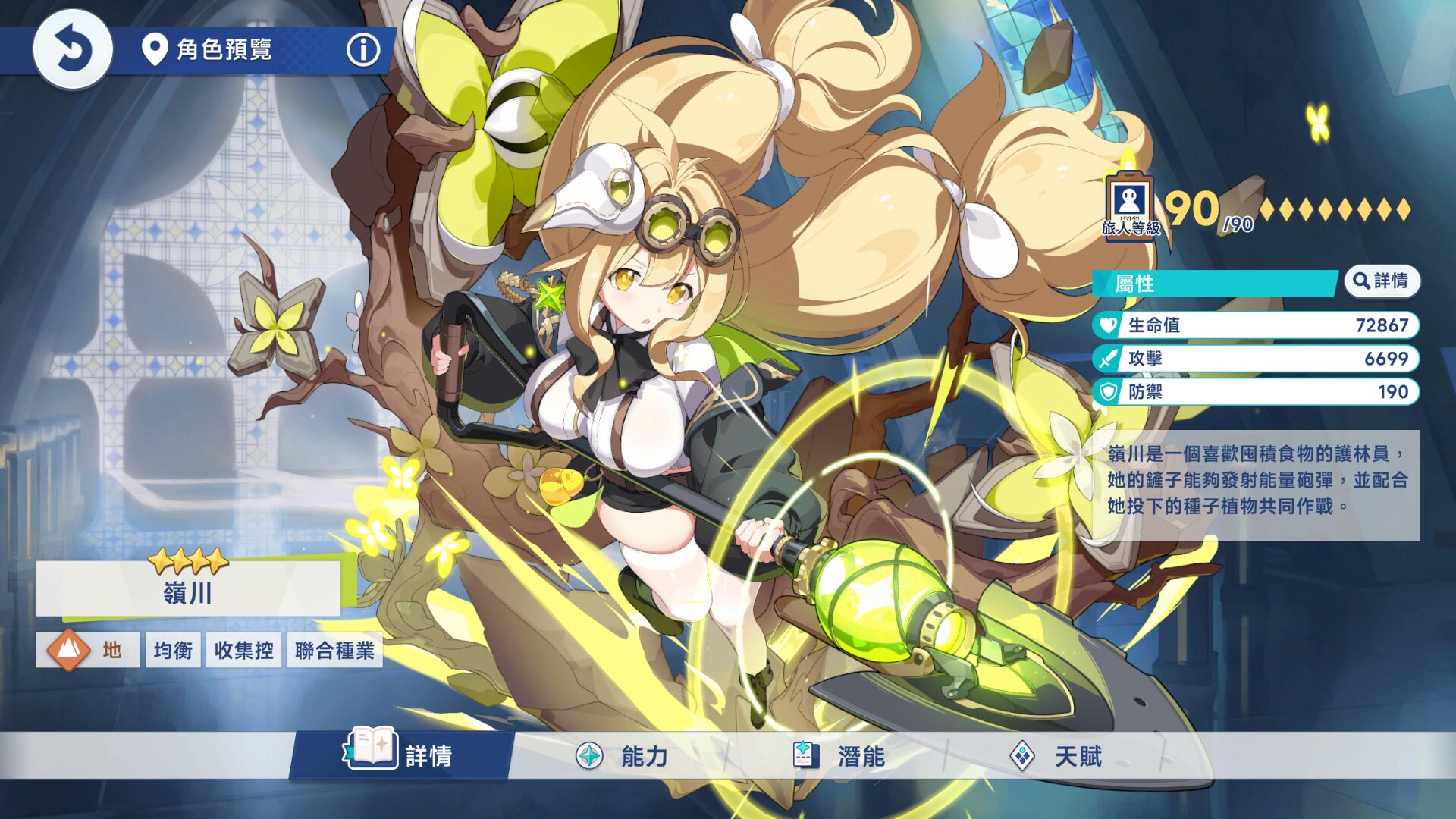
Task: Open the info icon beside 角色預覽
Action: [x=363, y=50]
